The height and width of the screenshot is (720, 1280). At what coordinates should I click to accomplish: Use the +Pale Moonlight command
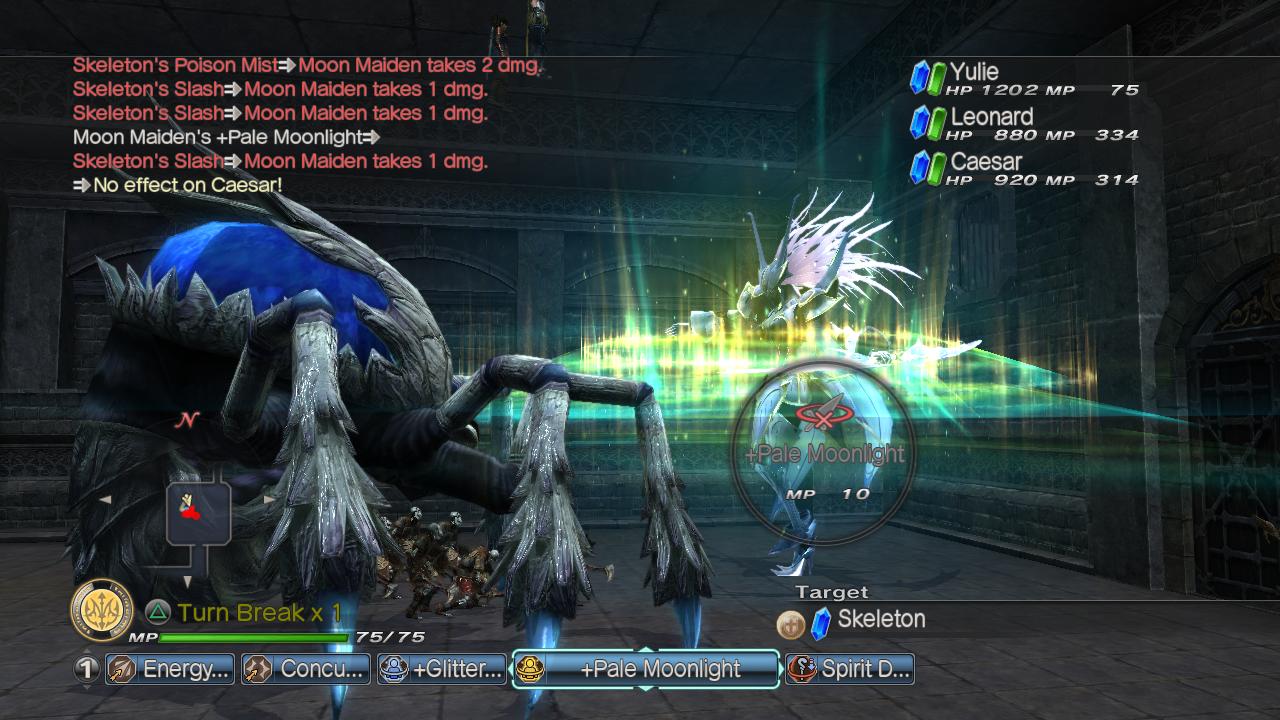coord(645,669)
